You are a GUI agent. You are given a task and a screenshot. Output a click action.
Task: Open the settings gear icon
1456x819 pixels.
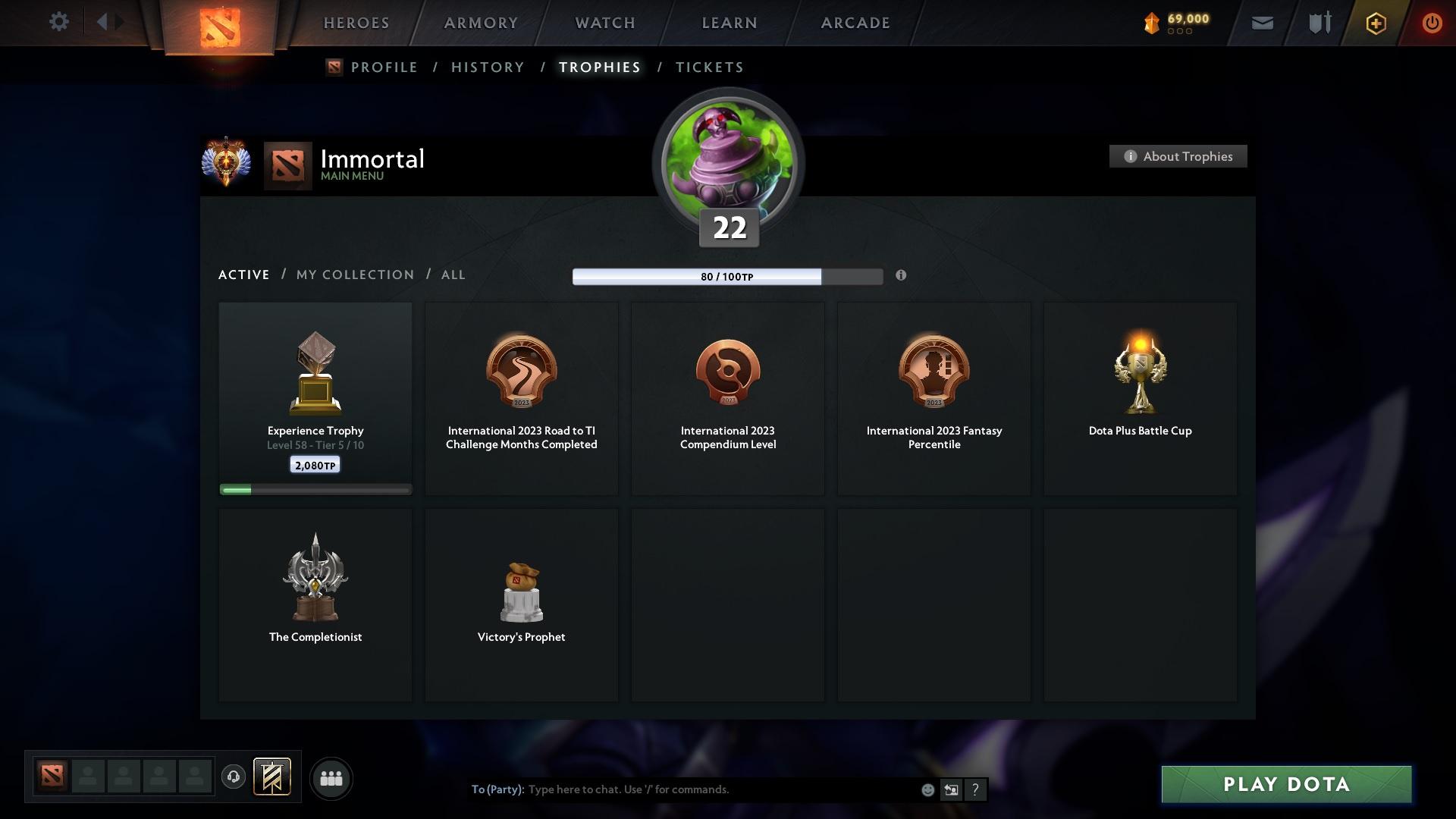tap(59, 22)
